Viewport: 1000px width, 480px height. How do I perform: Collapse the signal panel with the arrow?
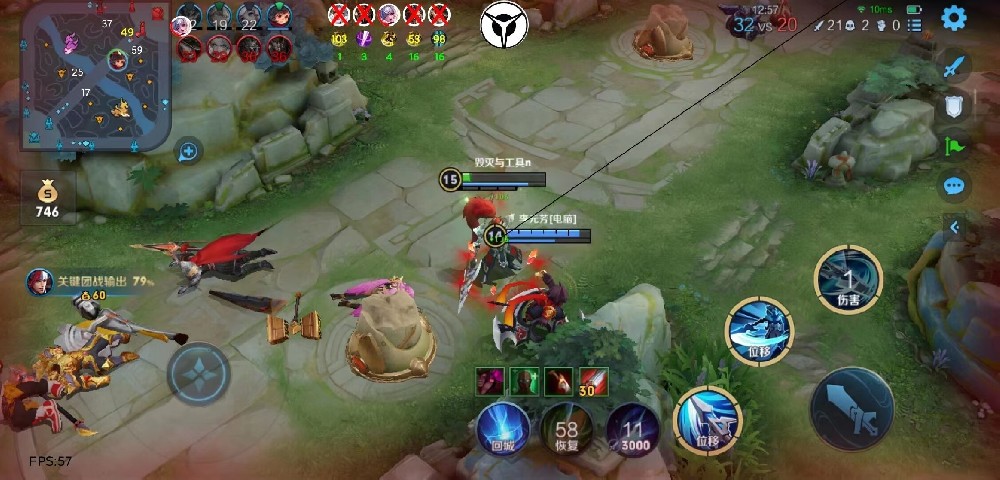pyautogui.click(x=954, y=227)
